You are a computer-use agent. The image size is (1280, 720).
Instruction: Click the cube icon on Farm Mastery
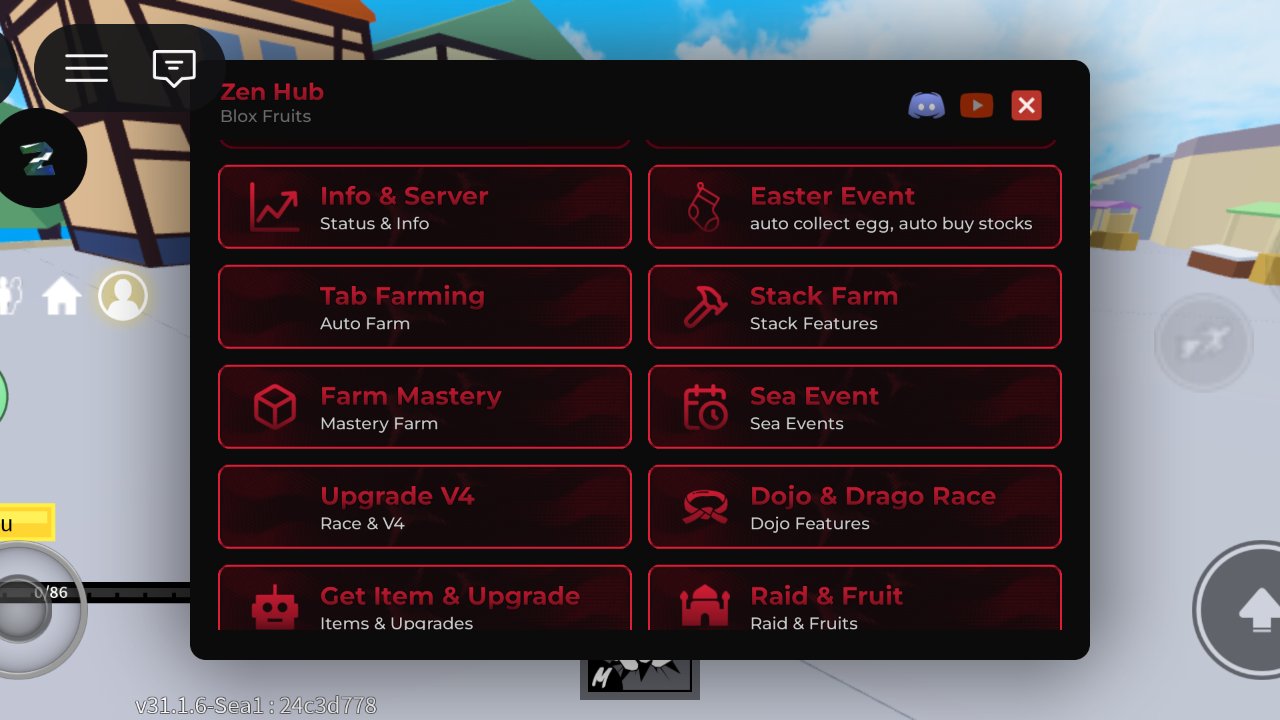(275, 407)
